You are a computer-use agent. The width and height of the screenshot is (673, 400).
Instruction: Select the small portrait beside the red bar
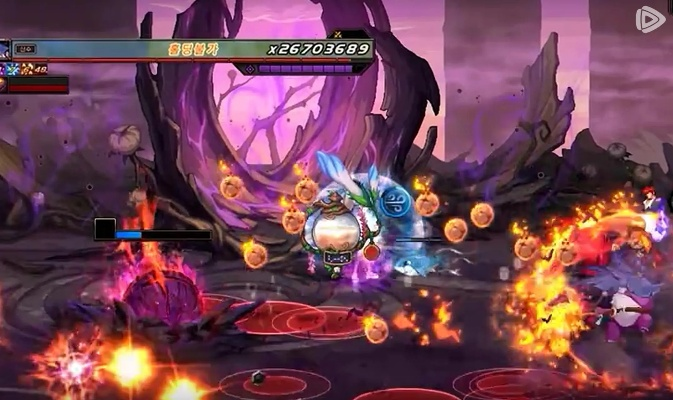coord(3,85)
